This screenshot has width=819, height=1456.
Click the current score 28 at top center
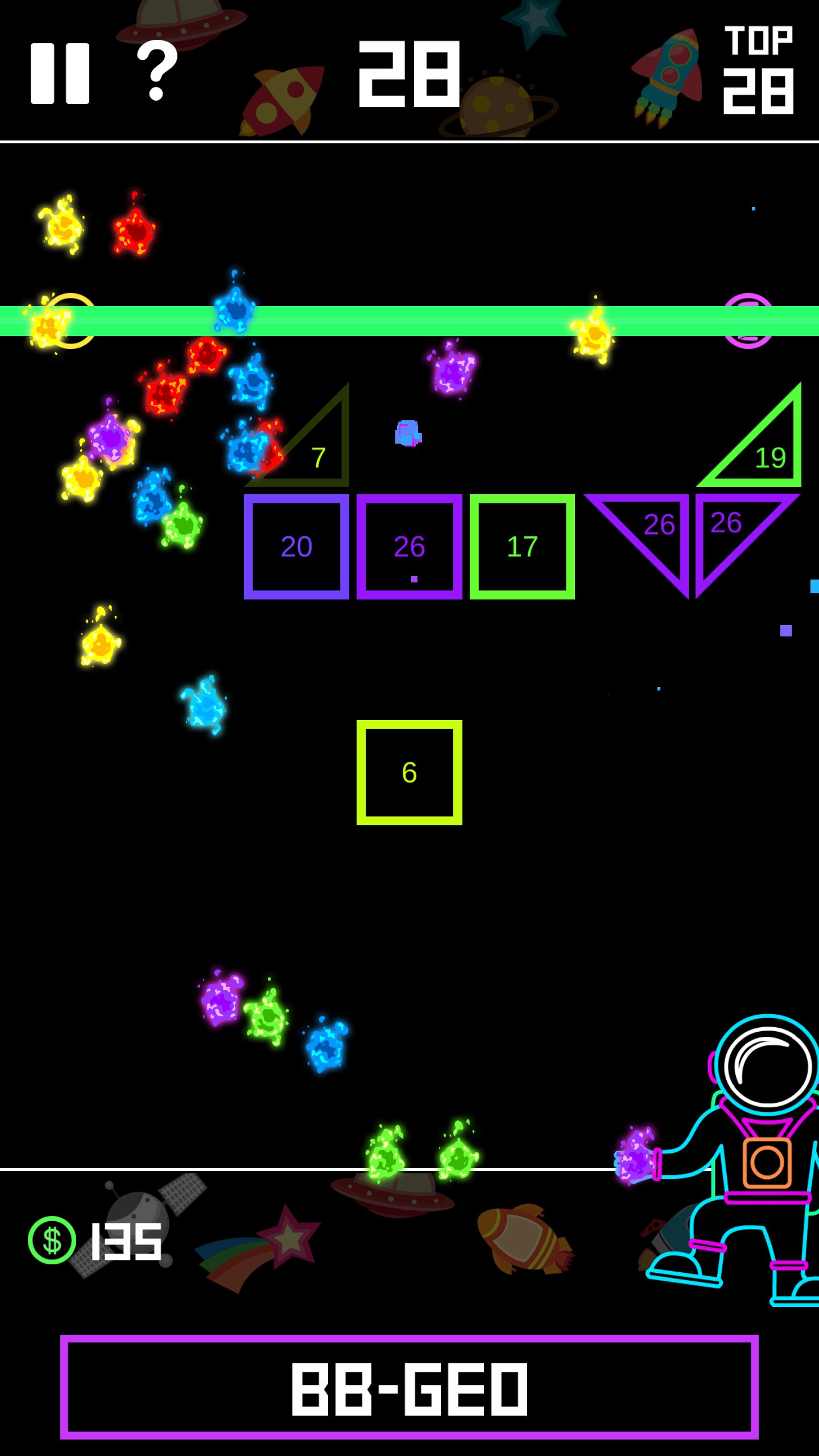pos(411,74)
